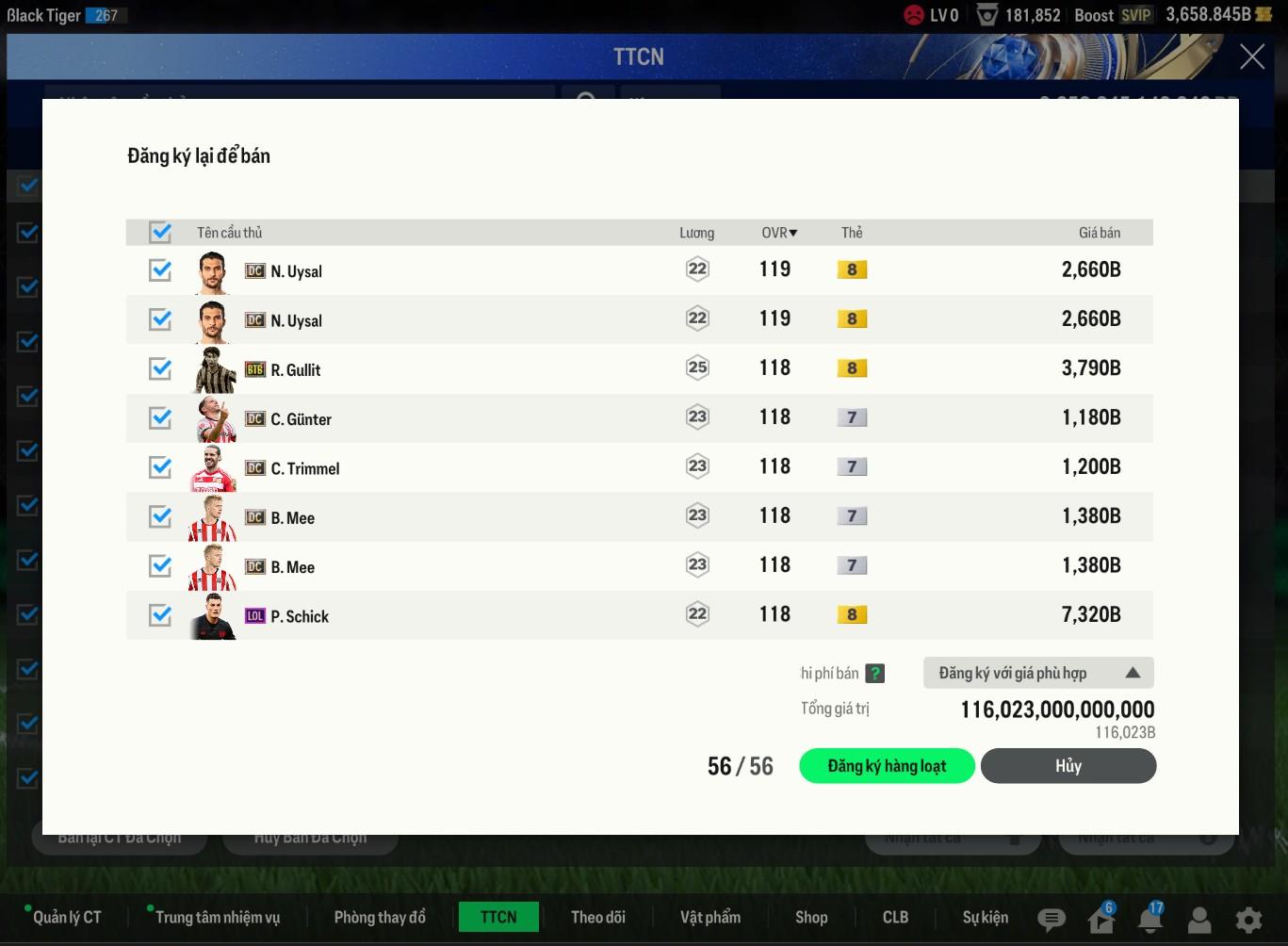Toggle the select-all checkbox in header row

(160, 232)
